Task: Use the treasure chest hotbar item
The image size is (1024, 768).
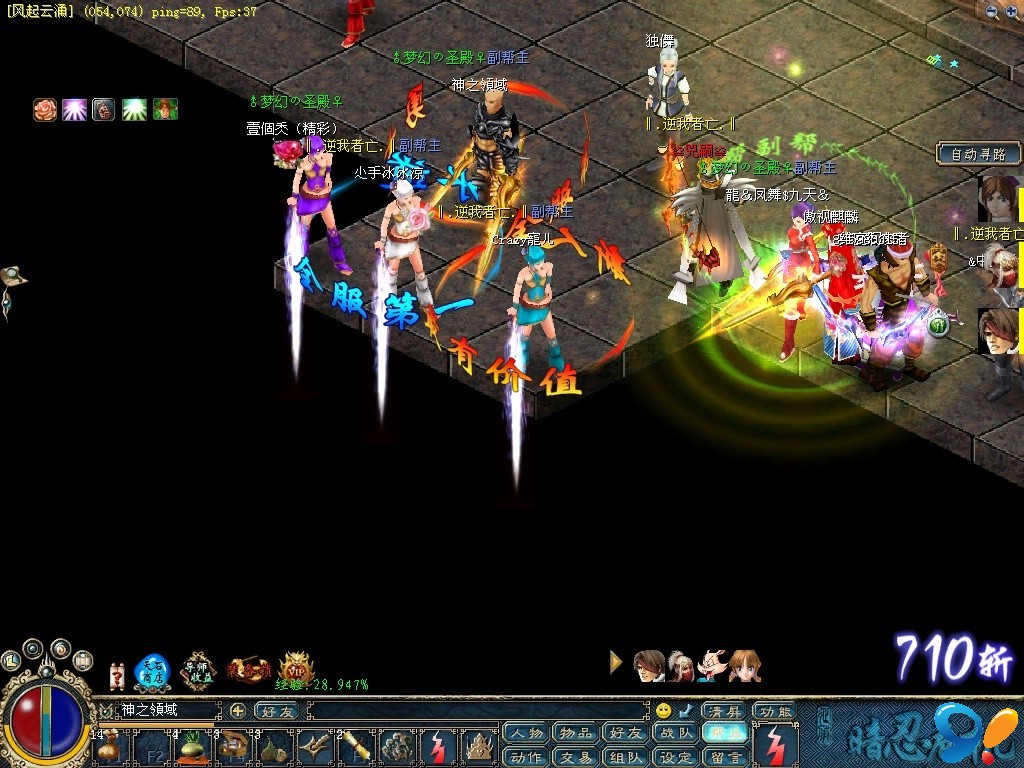Action: 234,745
